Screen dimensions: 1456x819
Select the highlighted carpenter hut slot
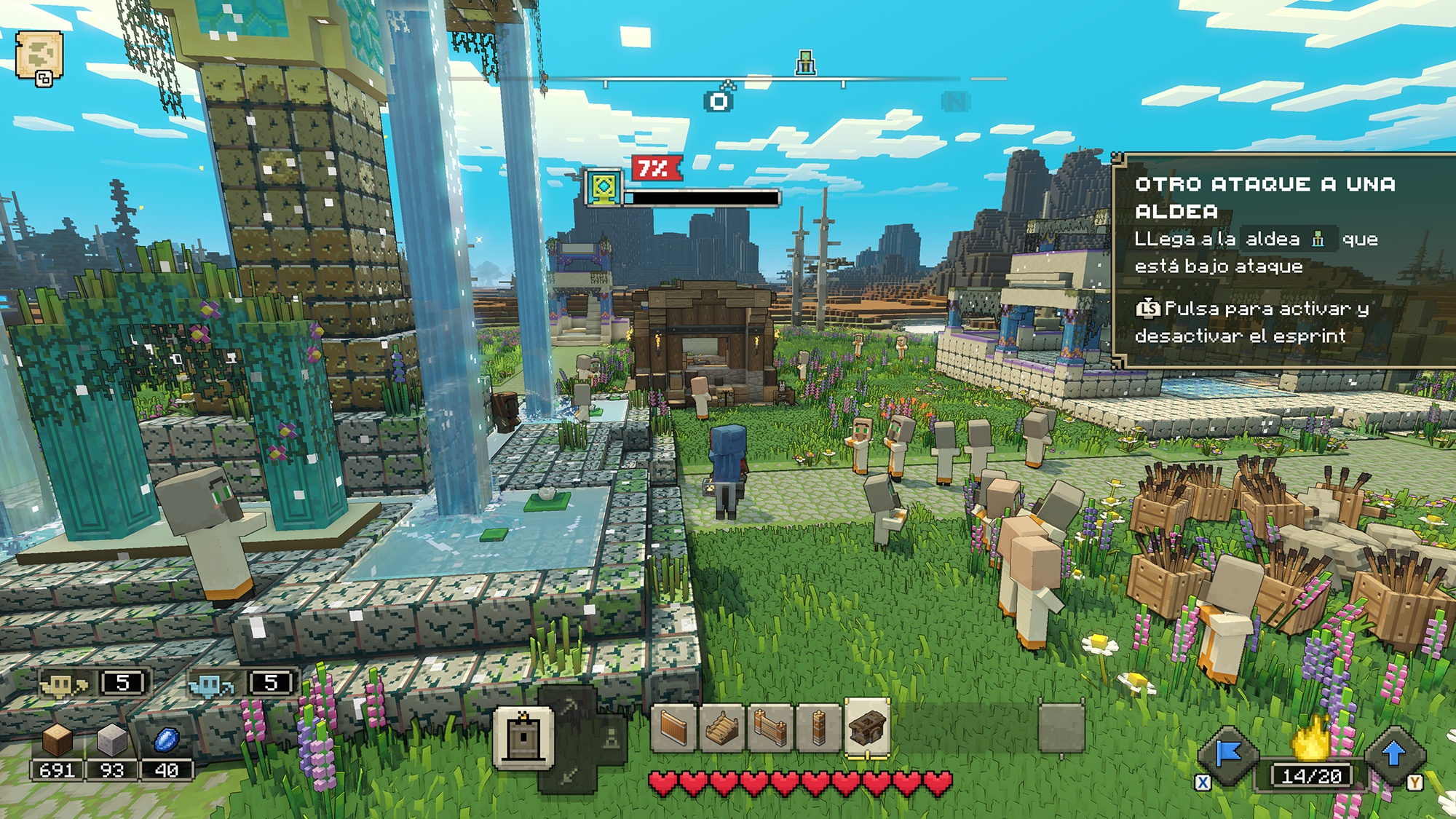coord(867,727)
